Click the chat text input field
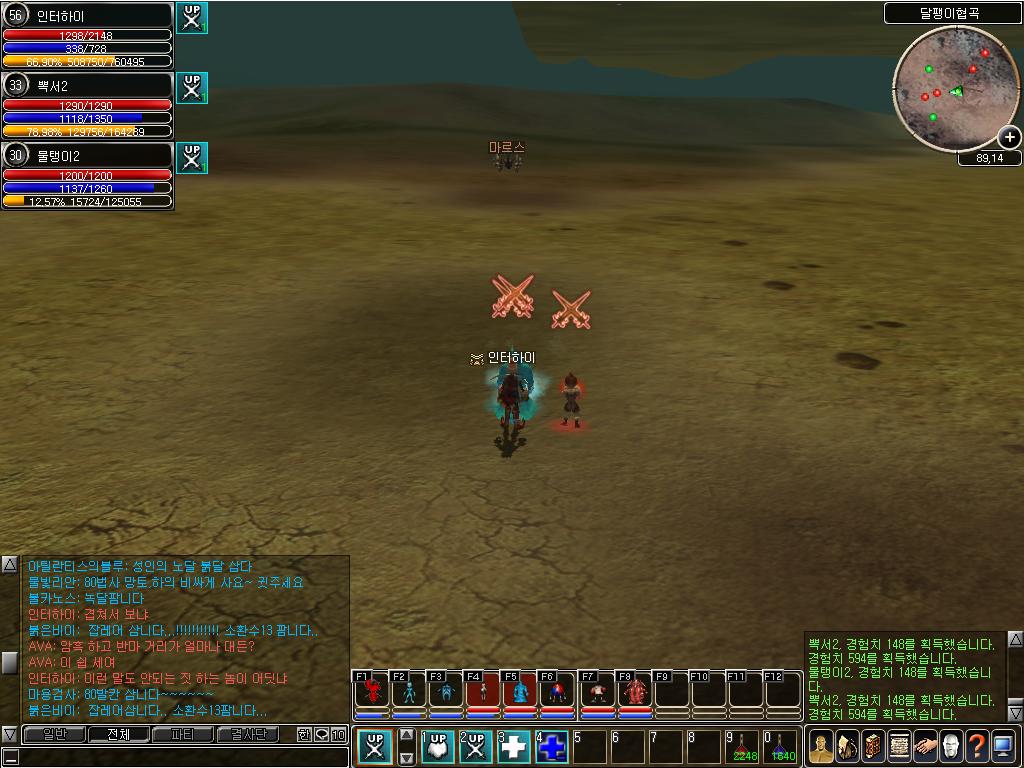Image resolution: width=1024 pixels, height=768 pixels. tap(175, 757)
